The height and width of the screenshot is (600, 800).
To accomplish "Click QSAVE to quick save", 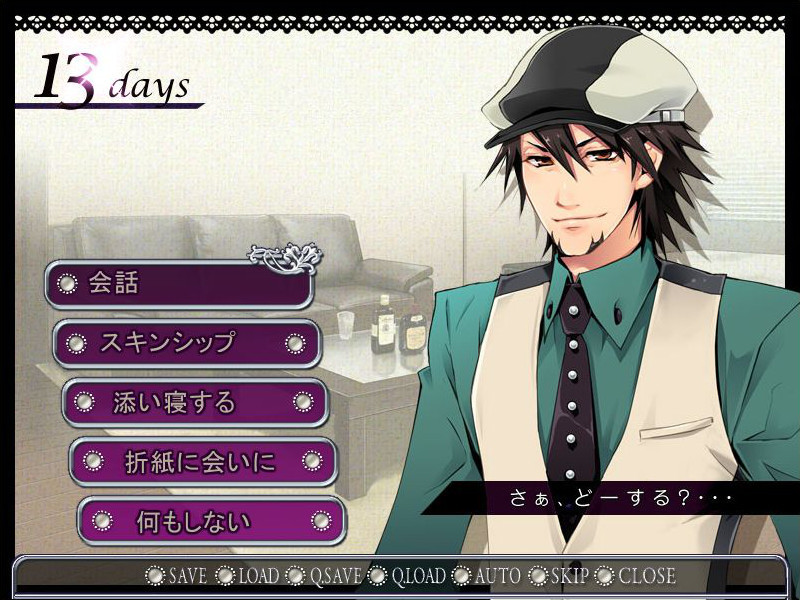I will click(323, 576).
